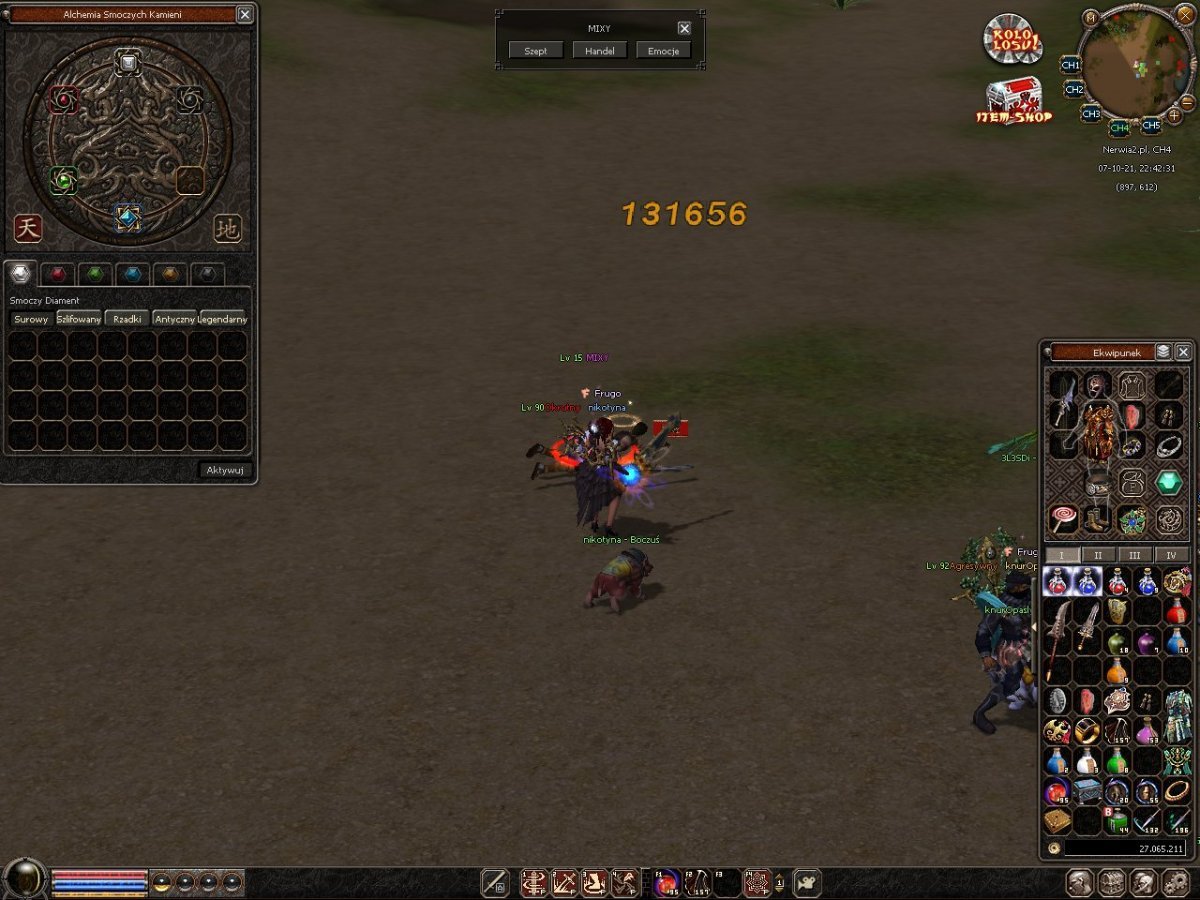Click the green emerald gem equipment slot
Image resolution: width=1200 pixels, height=900 pixels.
(1169, 482)
